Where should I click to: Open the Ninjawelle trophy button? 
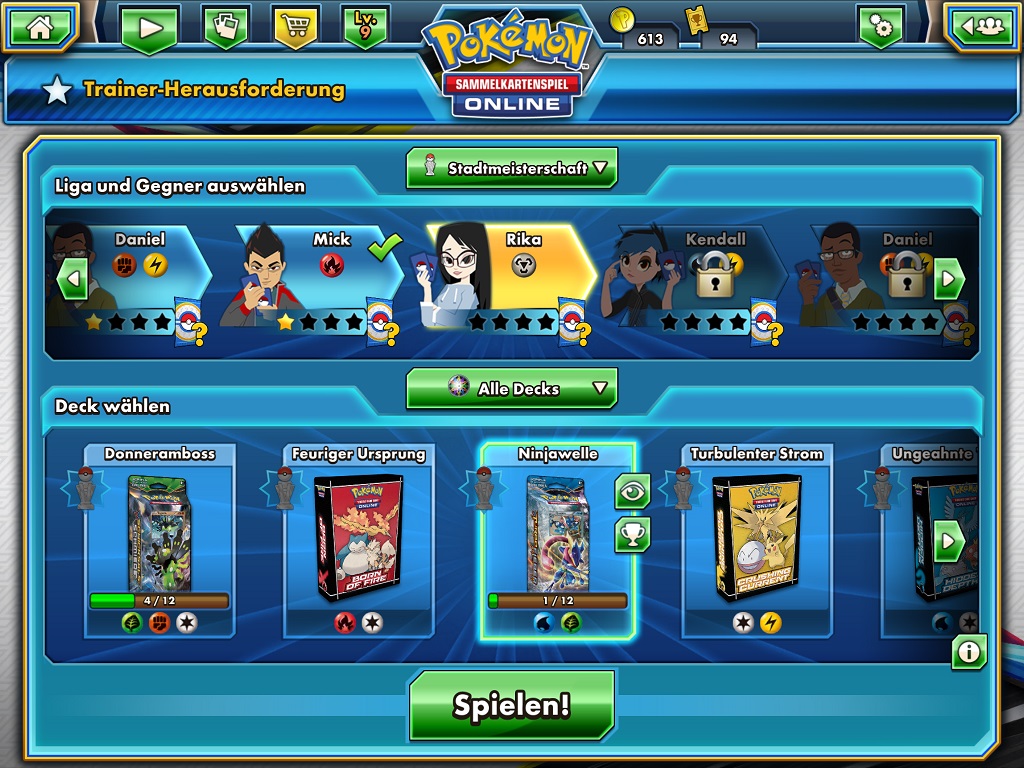632,535
